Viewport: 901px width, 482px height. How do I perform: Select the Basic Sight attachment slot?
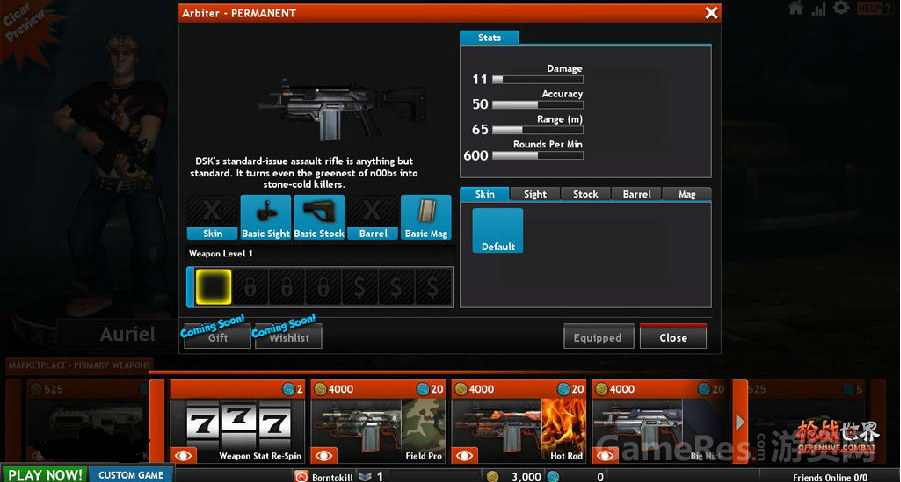[265, 217]
